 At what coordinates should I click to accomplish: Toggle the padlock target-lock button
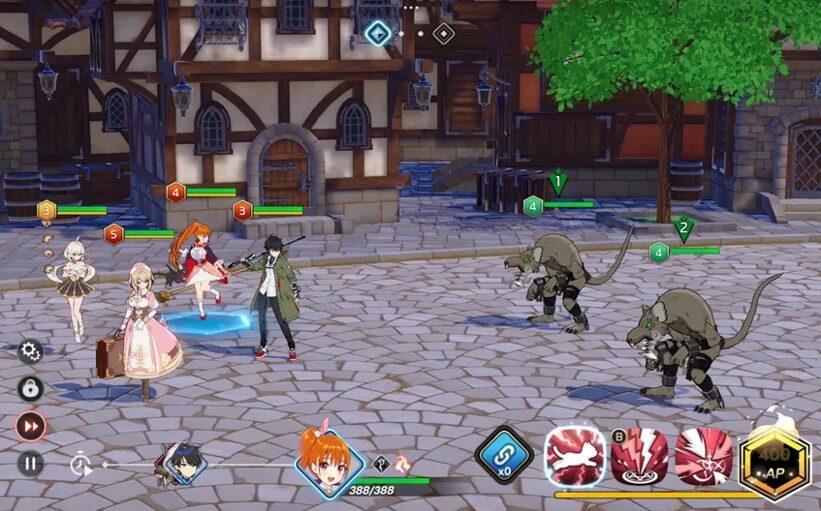pyautogui.click(x=30, y=388)
